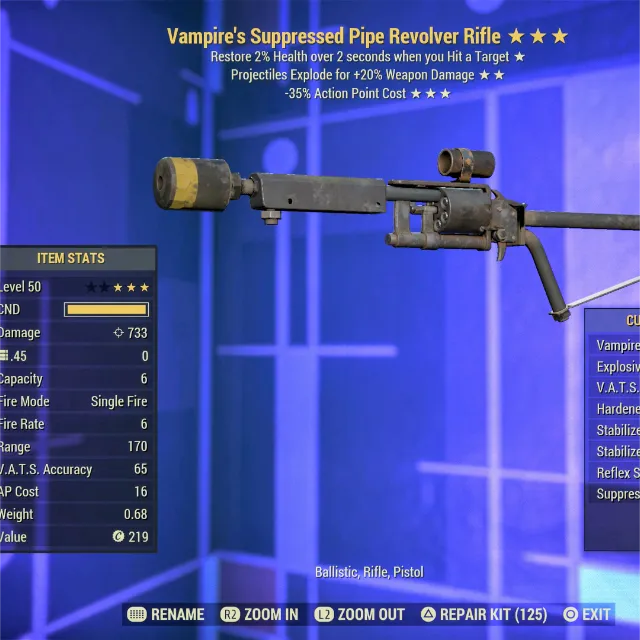
Task: Select the V.A.T.S. mod row
Action: click(617, 388)
